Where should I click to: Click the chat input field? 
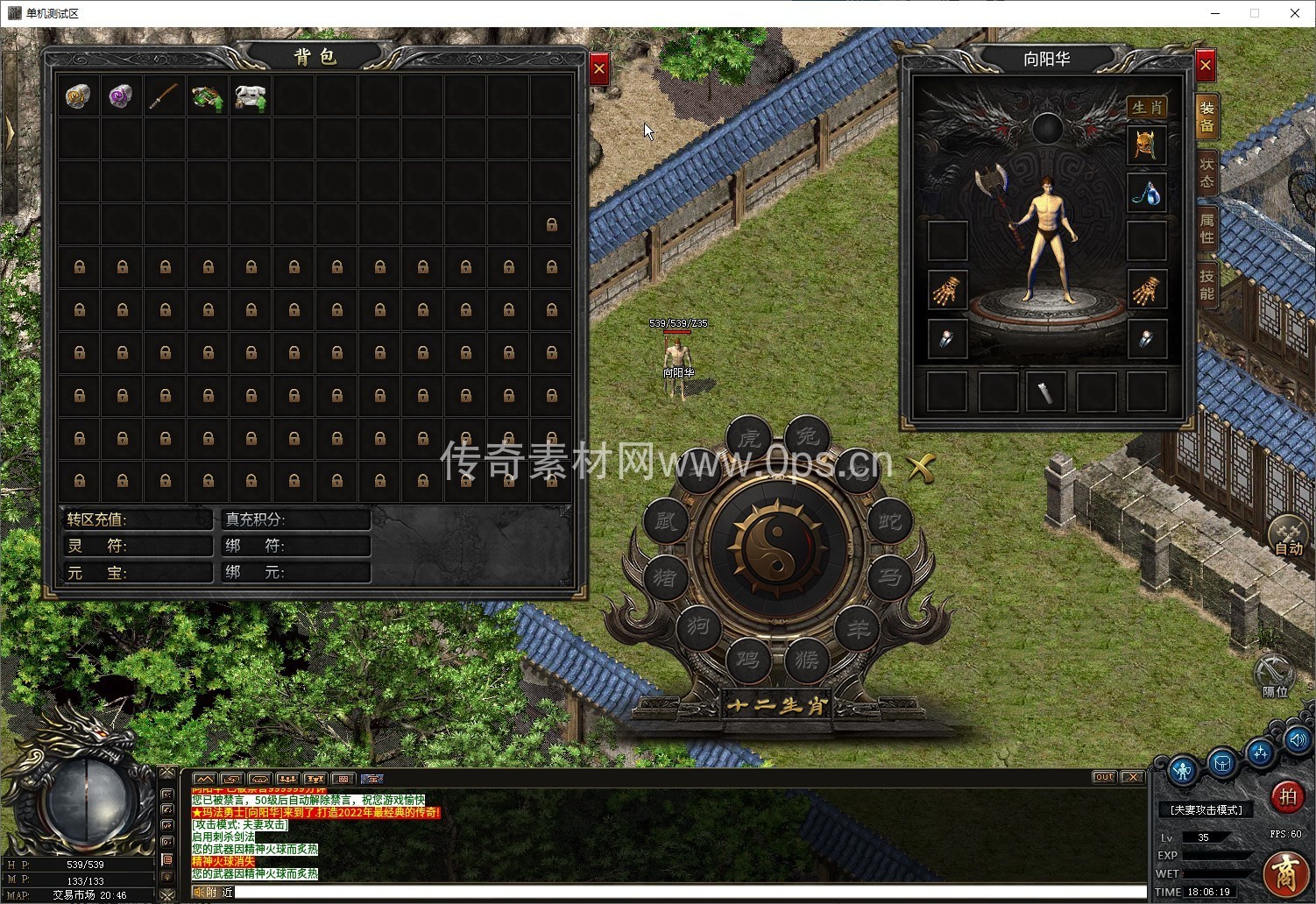(683, 893)
